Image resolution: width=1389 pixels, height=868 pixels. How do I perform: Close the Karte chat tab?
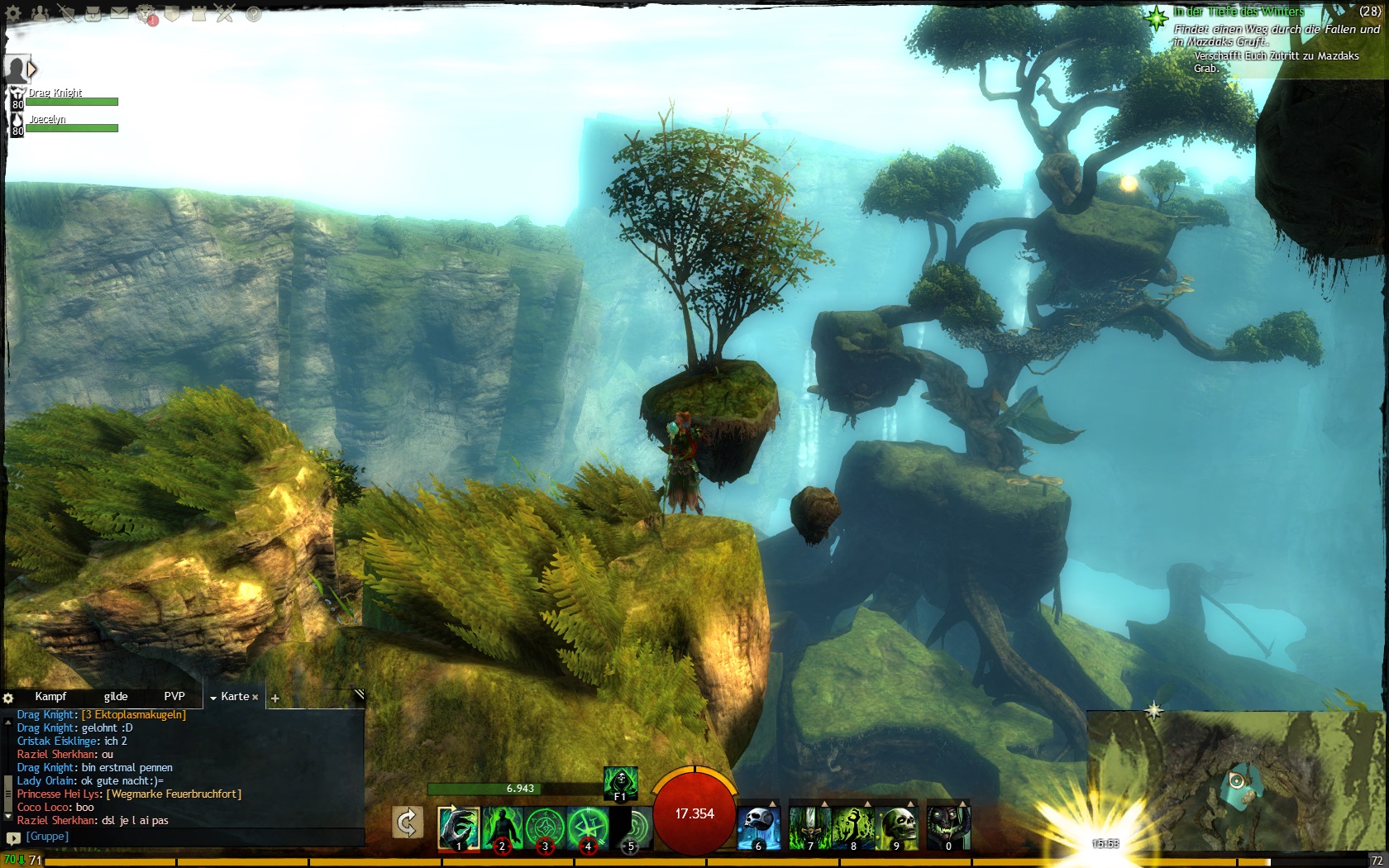pyautogui.click(x=255, y=698)
